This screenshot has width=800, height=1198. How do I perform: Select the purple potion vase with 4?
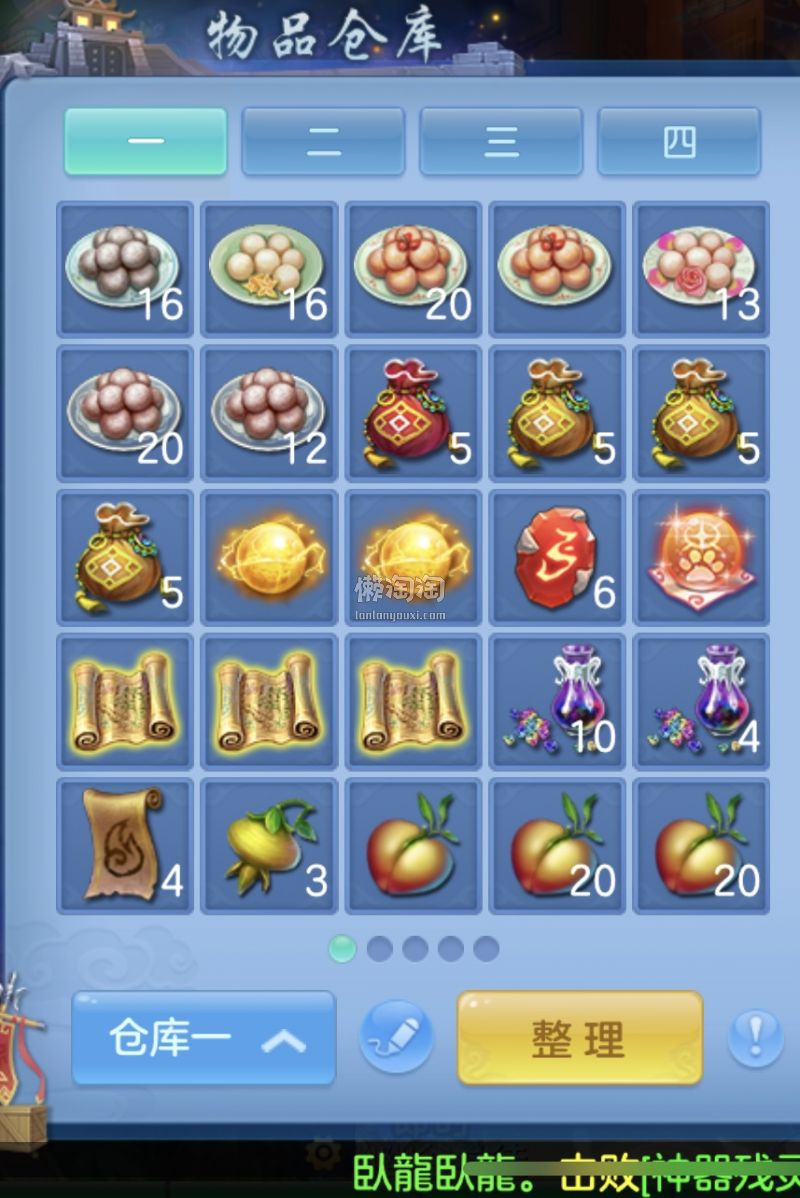click(701, 701)
